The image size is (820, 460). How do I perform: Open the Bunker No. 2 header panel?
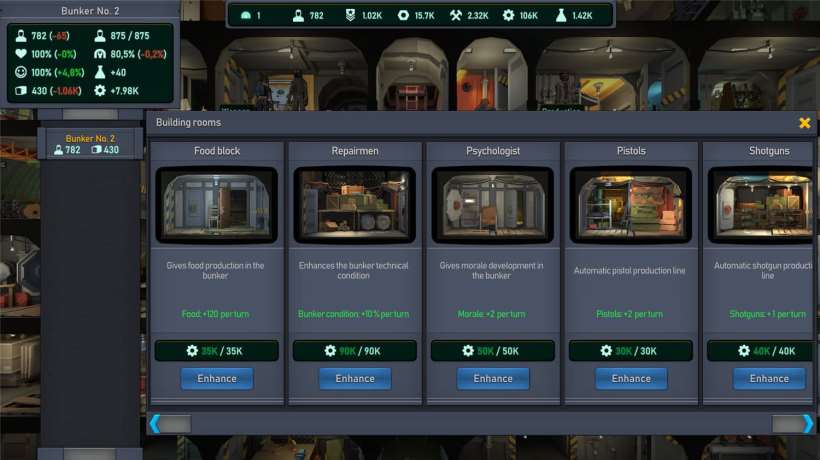click(91, 11)
